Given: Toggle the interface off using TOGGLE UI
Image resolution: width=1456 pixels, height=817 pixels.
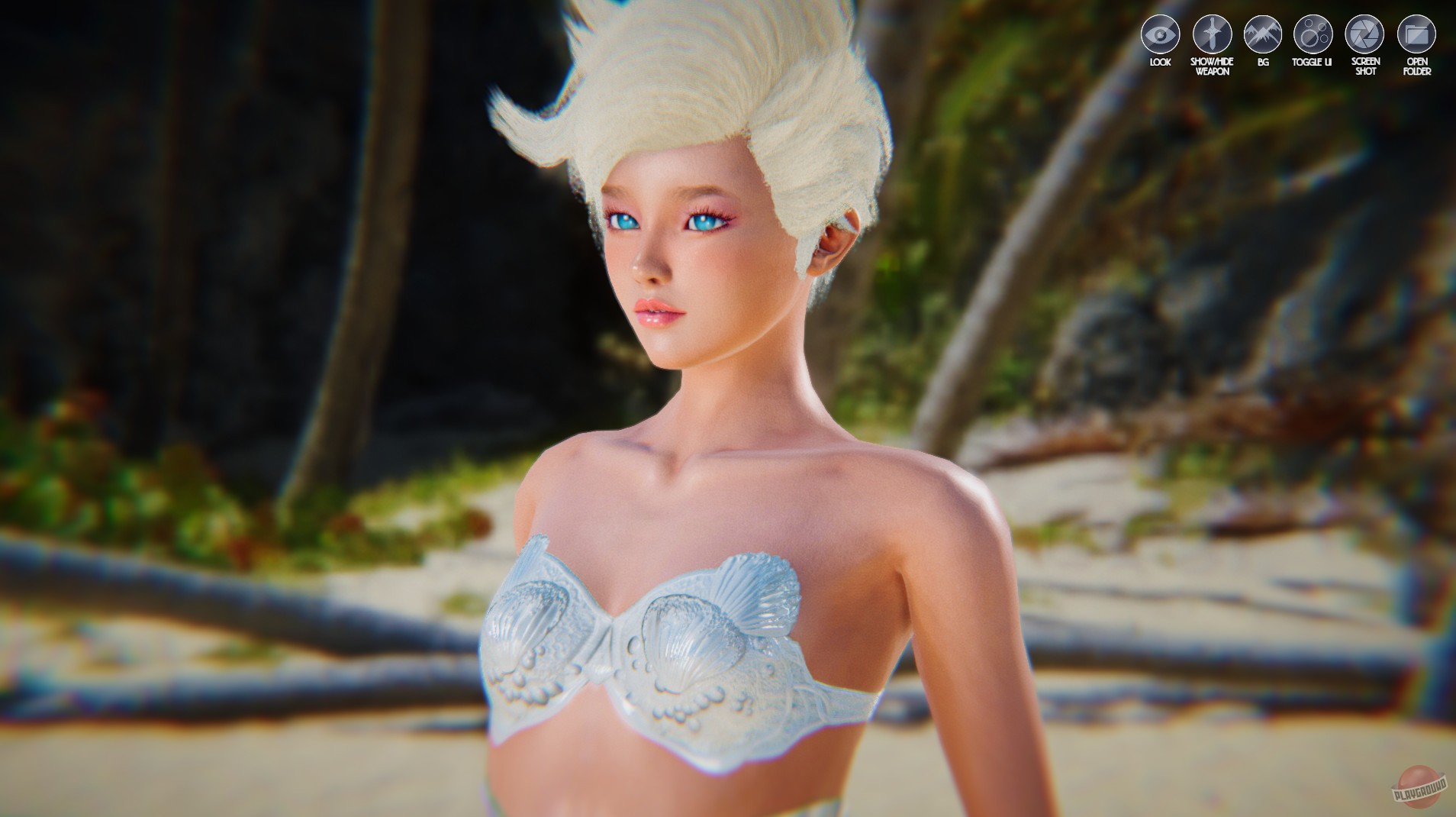Looking at the screenshot, I should (1313, 34).
